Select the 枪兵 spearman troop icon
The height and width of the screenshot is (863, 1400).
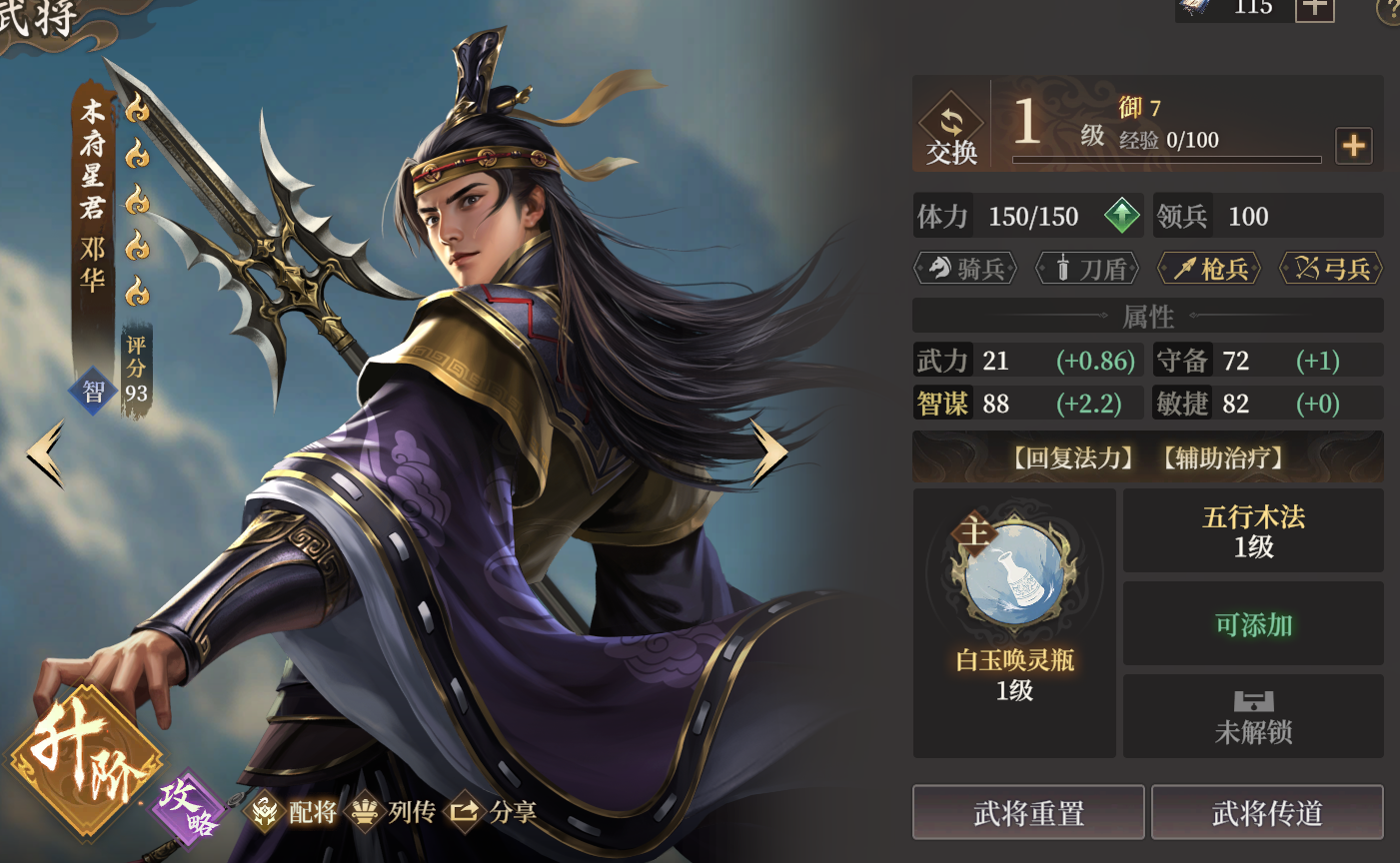[1209, 268]
